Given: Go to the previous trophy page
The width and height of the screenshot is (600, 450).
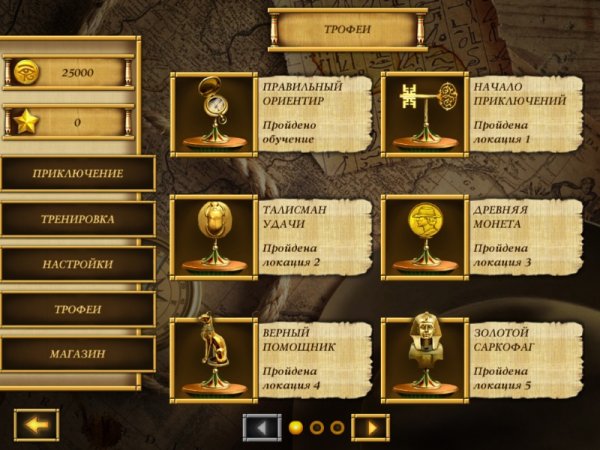Looking at the screenshot, I should [262, 427].
